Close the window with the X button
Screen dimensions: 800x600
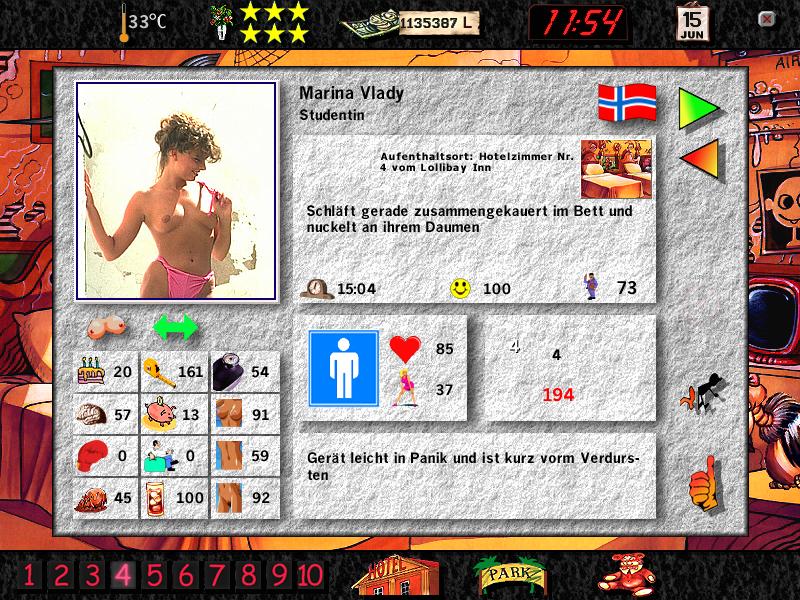click(x=766, y=19)
